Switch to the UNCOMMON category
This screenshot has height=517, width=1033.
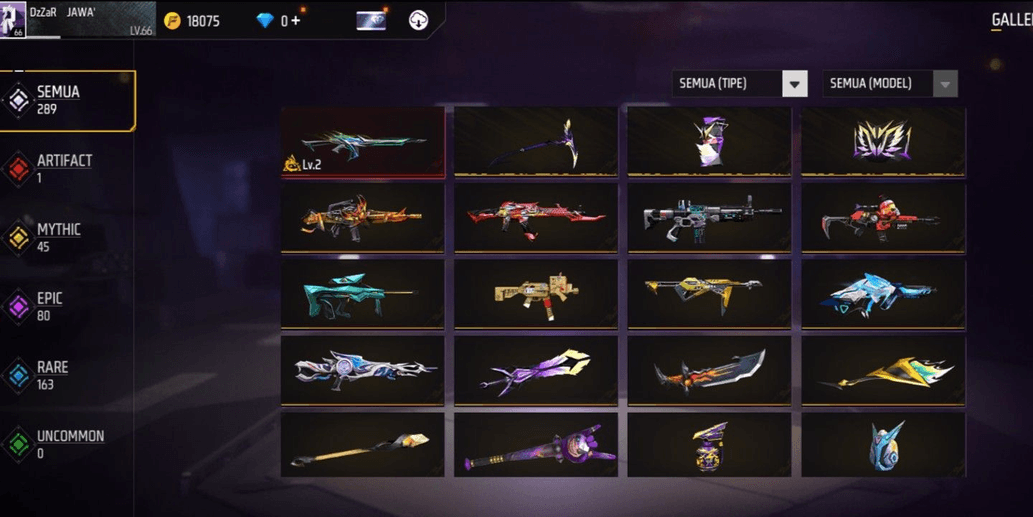[x=68, y=444]
